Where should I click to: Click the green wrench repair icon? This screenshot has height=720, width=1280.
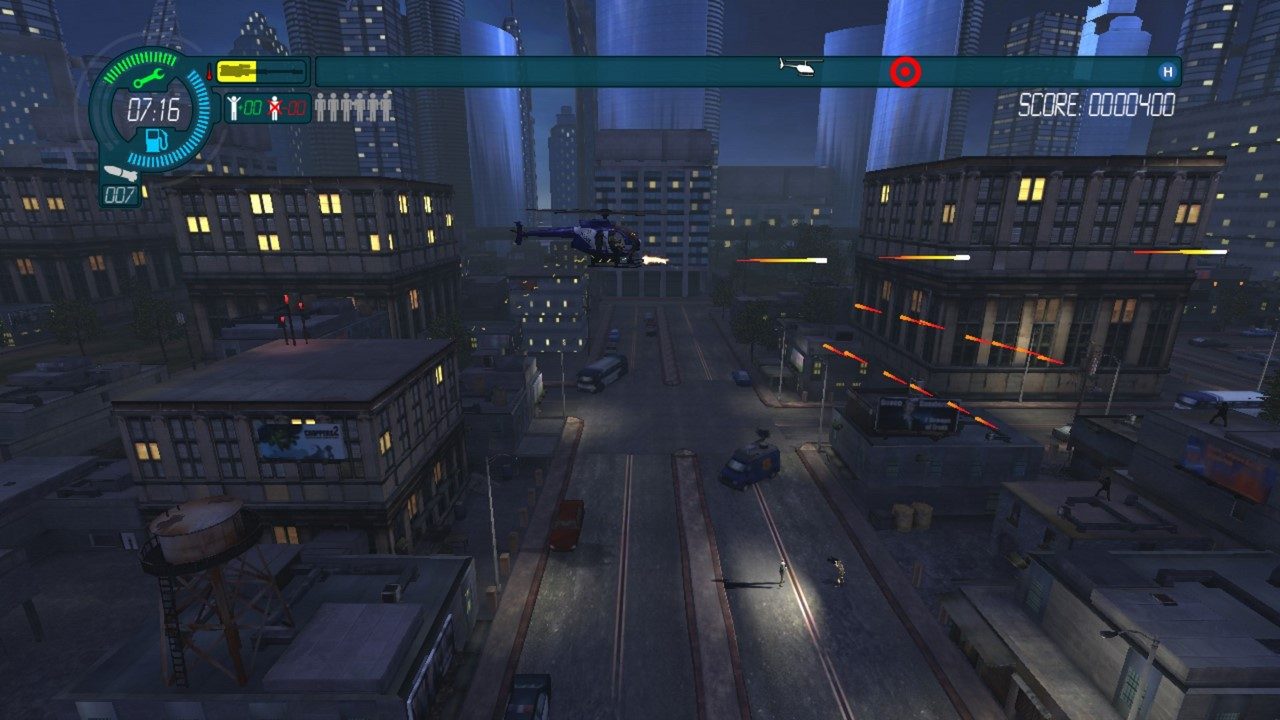click(149, 76)
